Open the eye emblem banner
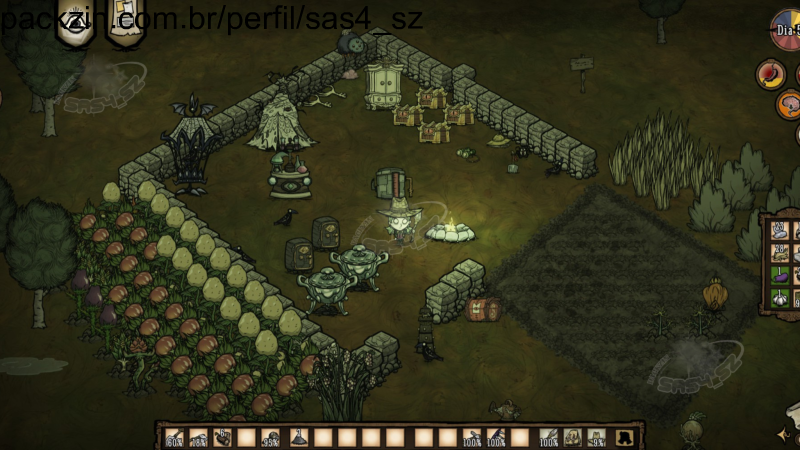Screen dimensions: 800x450 (x=76, y=24)
